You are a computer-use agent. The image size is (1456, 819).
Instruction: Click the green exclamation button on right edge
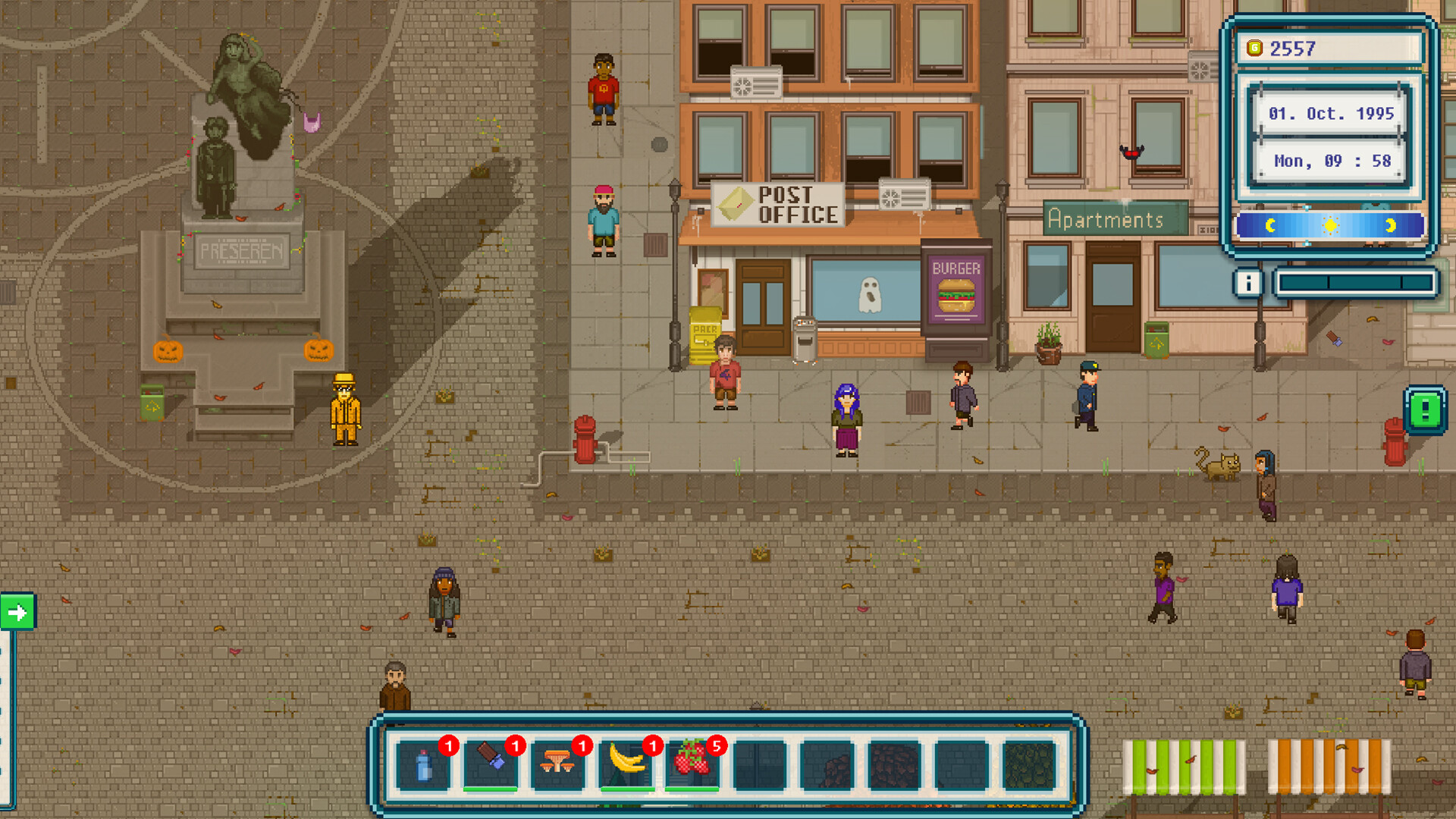pyautogui.click(x=1424, y=411)
